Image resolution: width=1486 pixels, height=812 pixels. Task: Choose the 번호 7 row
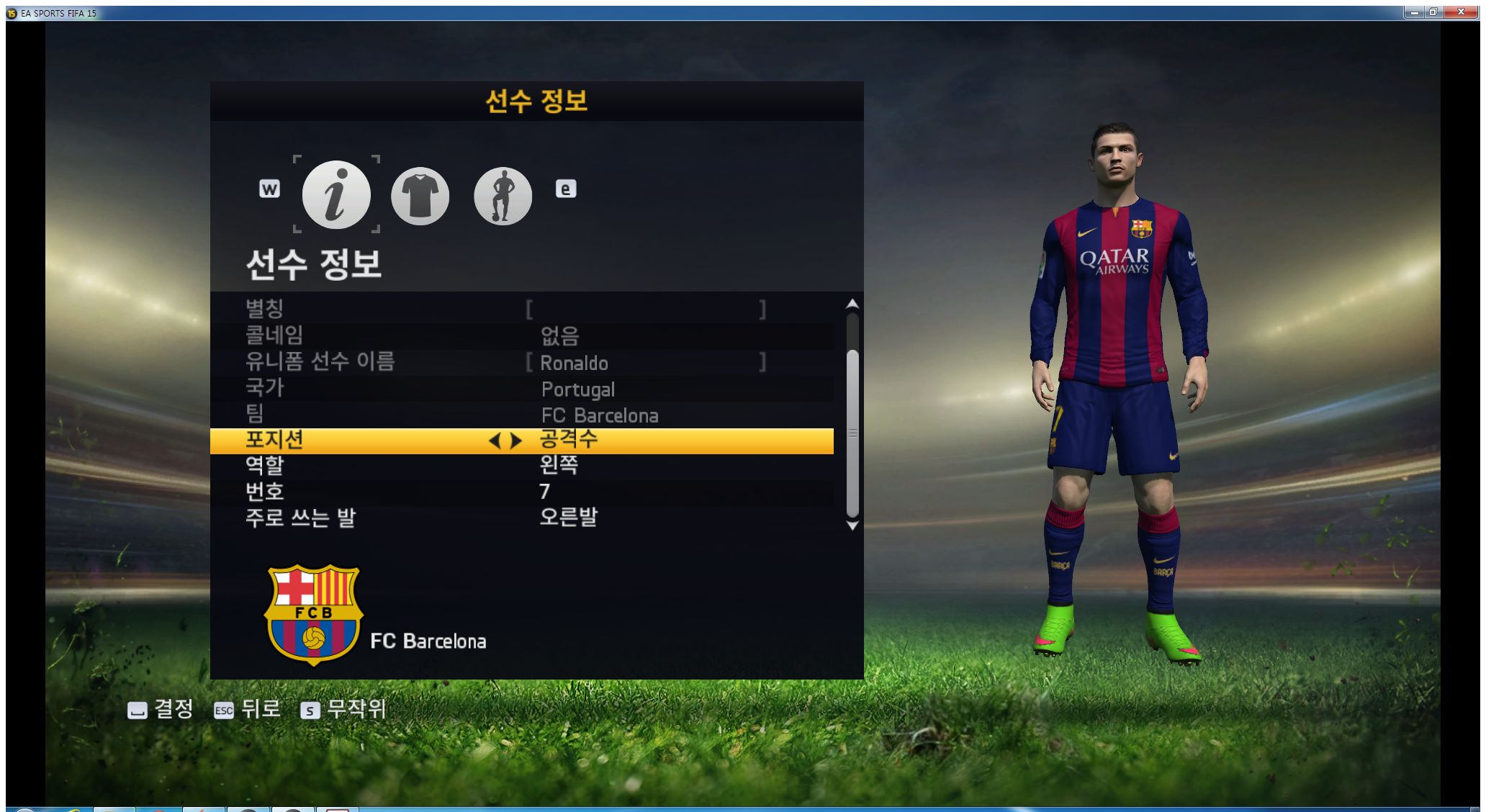tap(521, 492)
